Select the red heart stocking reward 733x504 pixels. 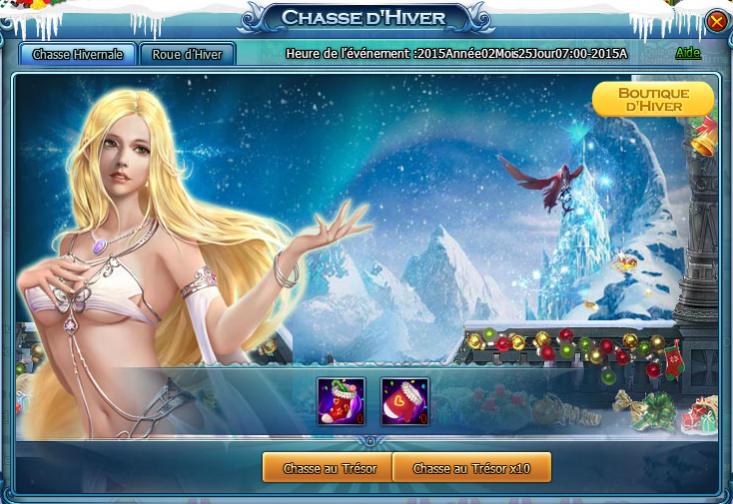click(405, 401)
